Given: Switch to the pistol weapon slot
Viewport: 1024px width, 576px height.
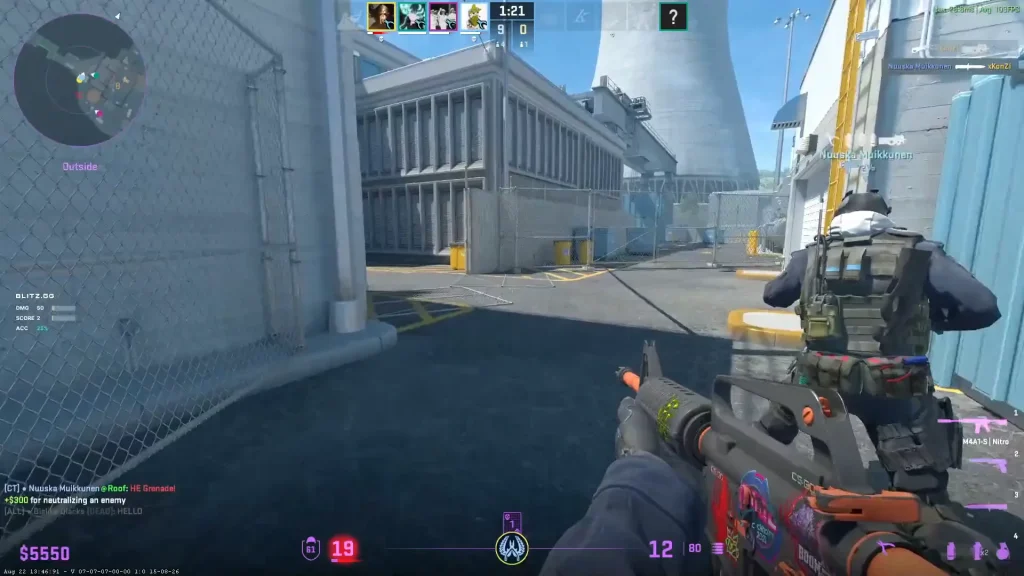Looking at the screenshot, I should point(986,463).
